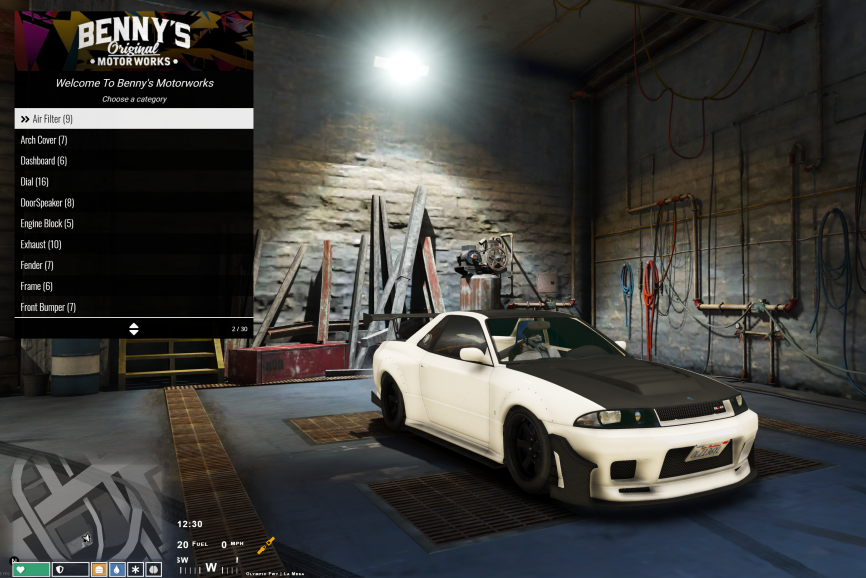Image resolution: width=866 pixels, height=578 pixels.
Task: Choose the Dashboard category
Action: point(133,161)
